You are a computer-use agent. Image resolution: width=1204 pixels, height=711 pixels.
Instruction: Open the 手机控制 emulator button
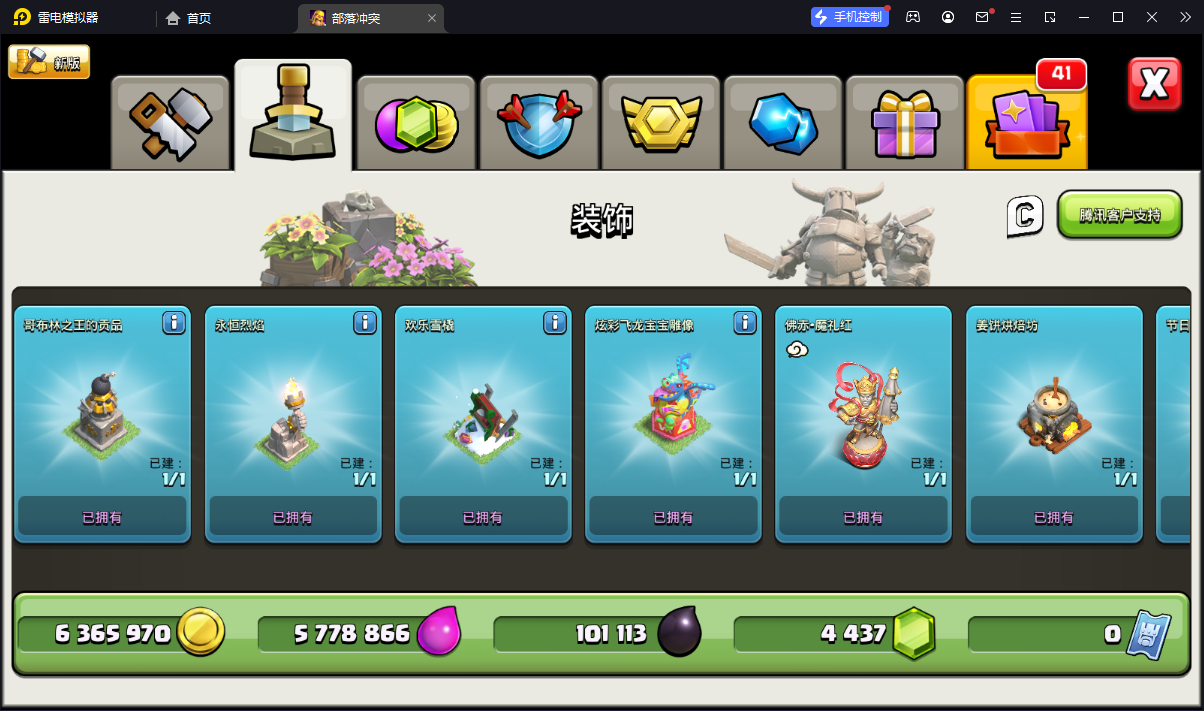[x=849, y=17]
